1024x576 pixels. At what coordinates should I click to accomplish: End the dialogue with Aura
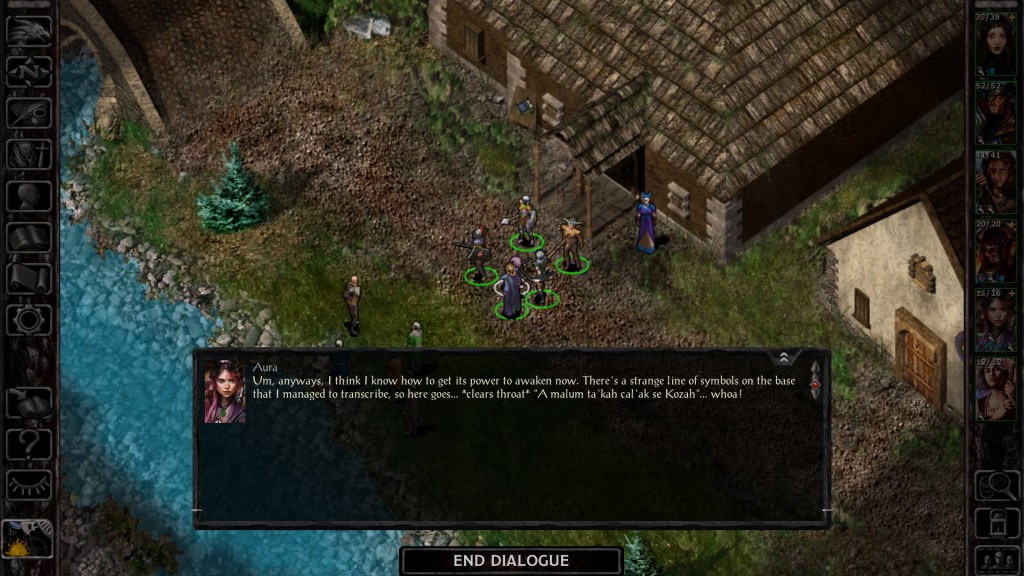pyautogui.click(x=511, y=561)
